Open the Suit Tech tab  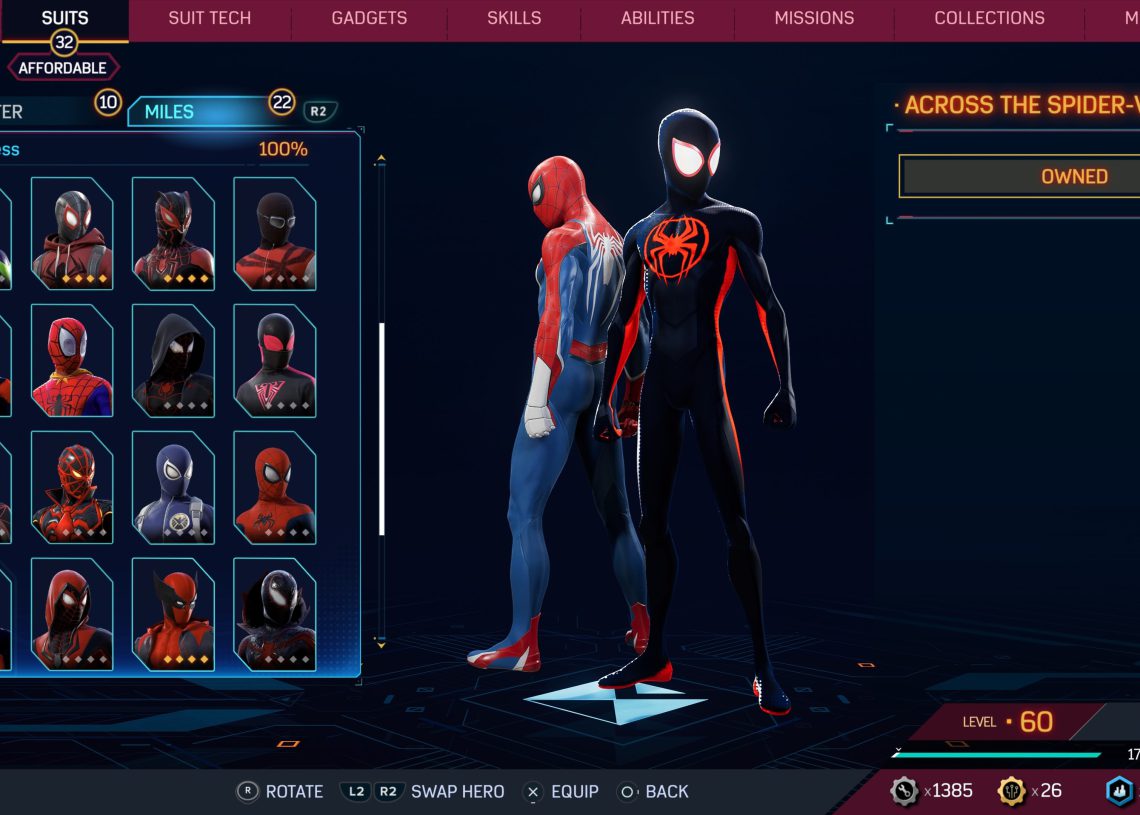pos(209,18)
